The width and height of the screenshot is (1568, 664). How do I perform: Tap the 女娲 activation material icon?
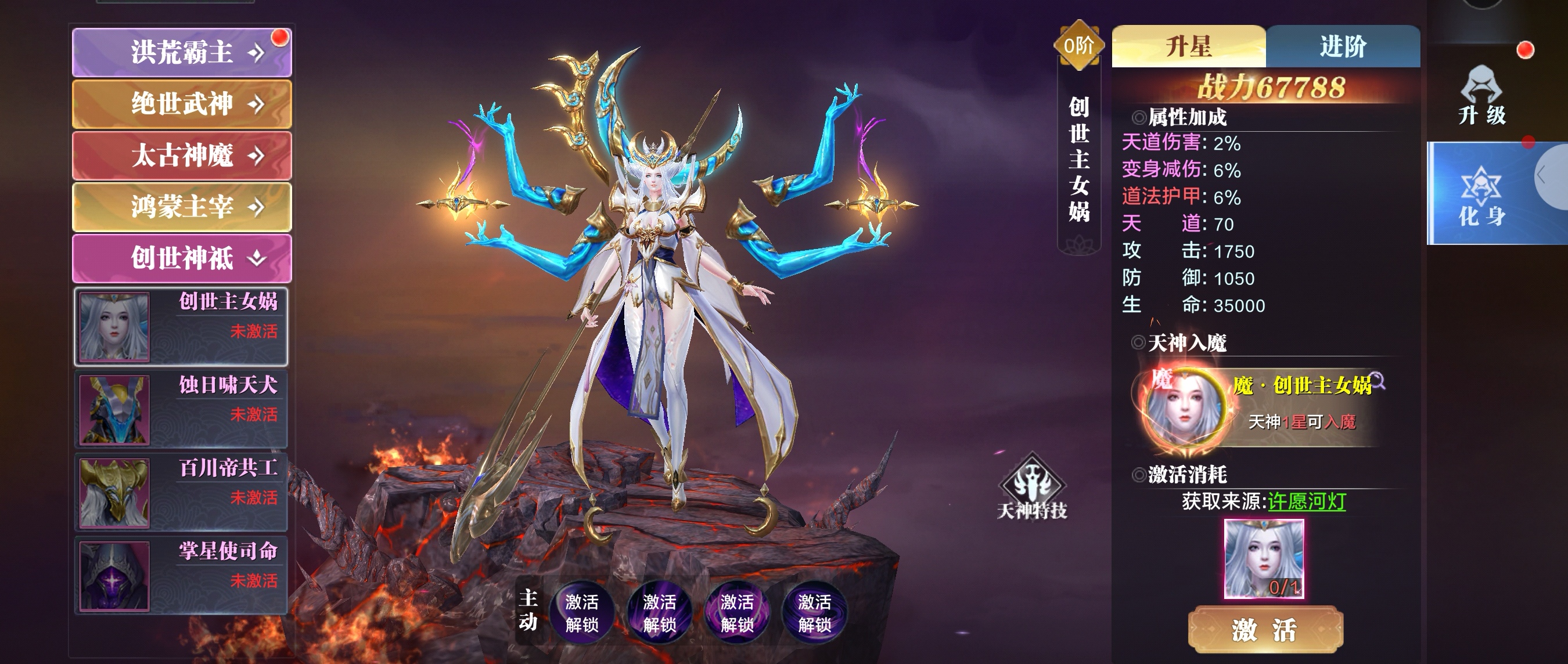1264,559
